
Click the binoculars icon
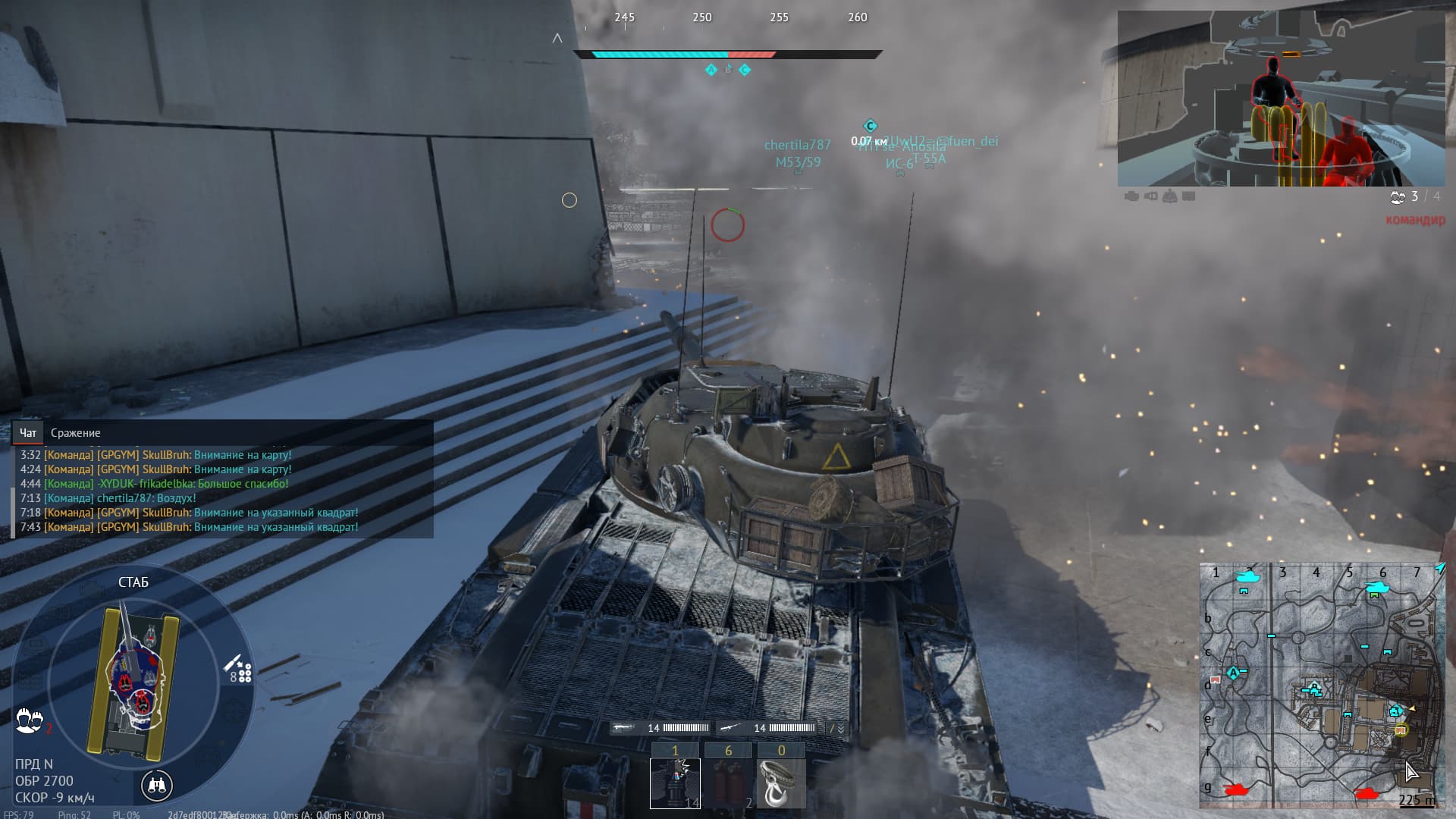point(157,785)
